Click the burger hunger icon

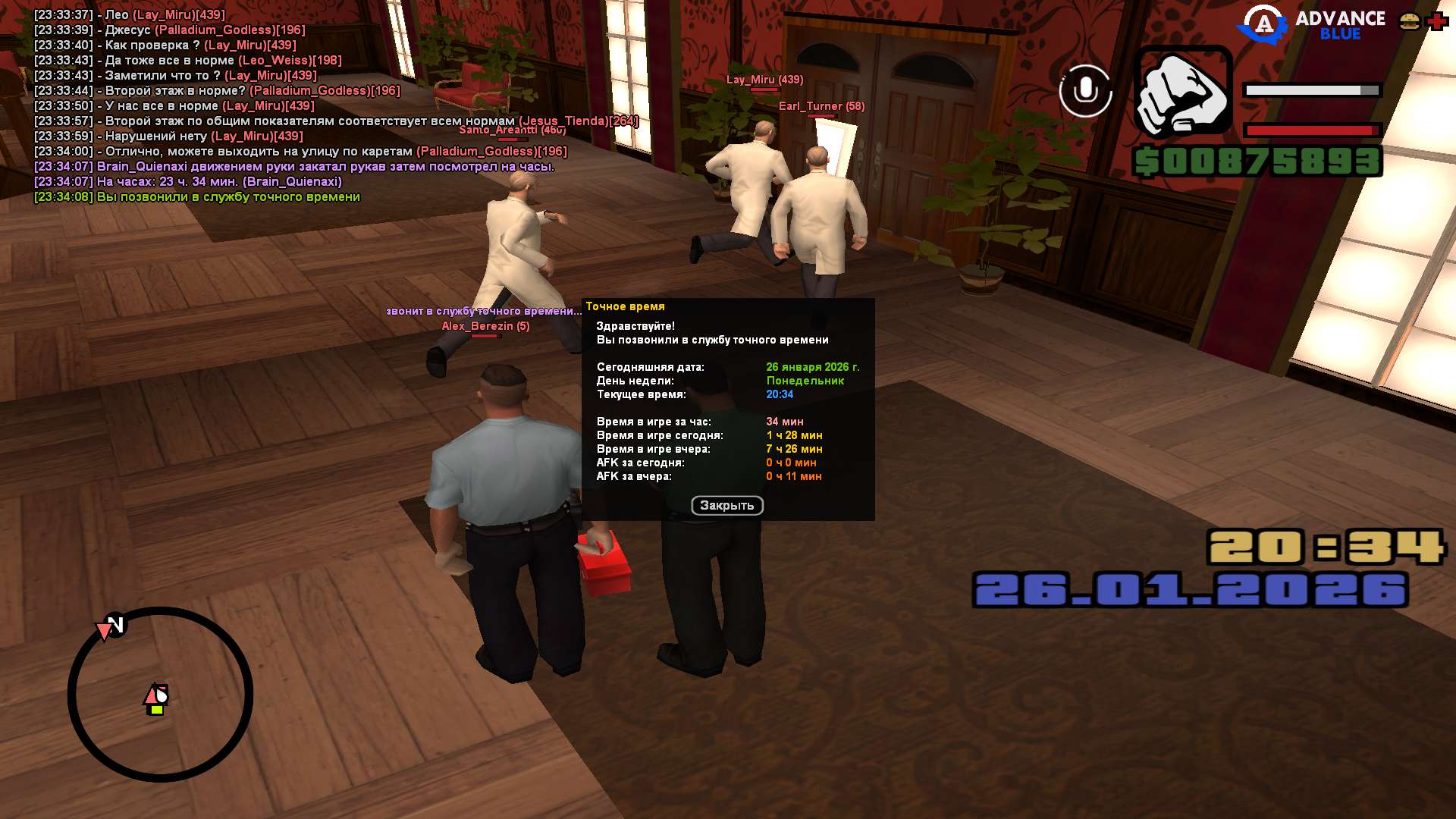pos(1409,21)
